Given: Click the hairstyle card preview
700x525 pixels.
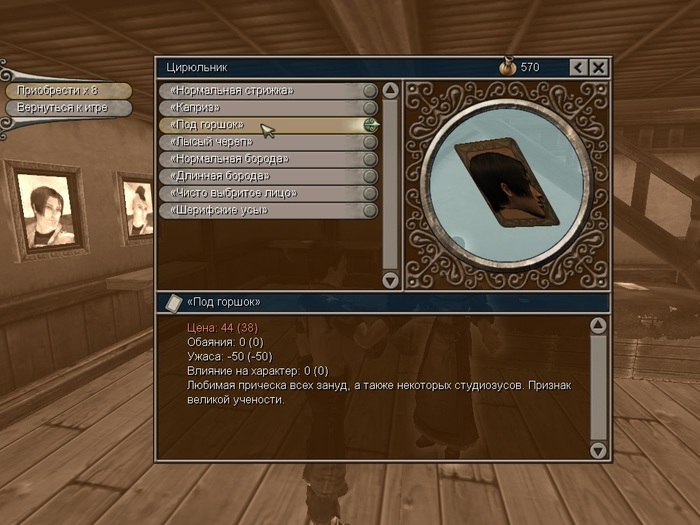Looking at the screenshot, I should point(505,180).
